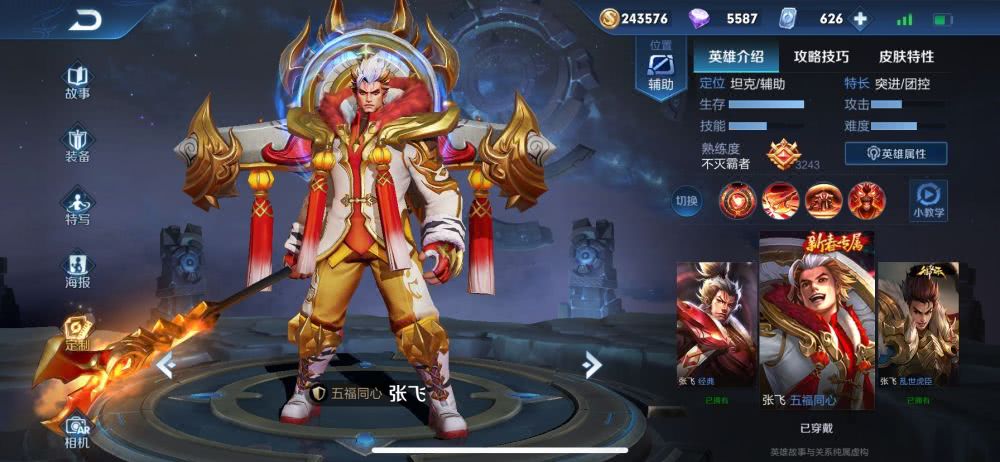Image resolution: width=1000 pixels, height=462 pixels.
Task: Open the 海报 poster view
Action: click(77, 270)
